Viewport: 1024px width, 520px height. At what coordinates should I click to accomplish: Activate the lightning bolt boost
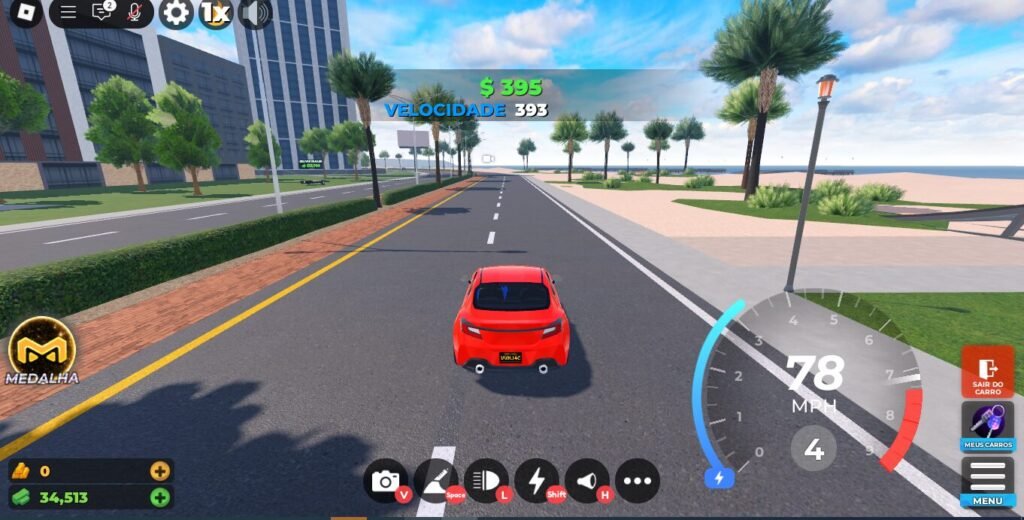(536, 481)
